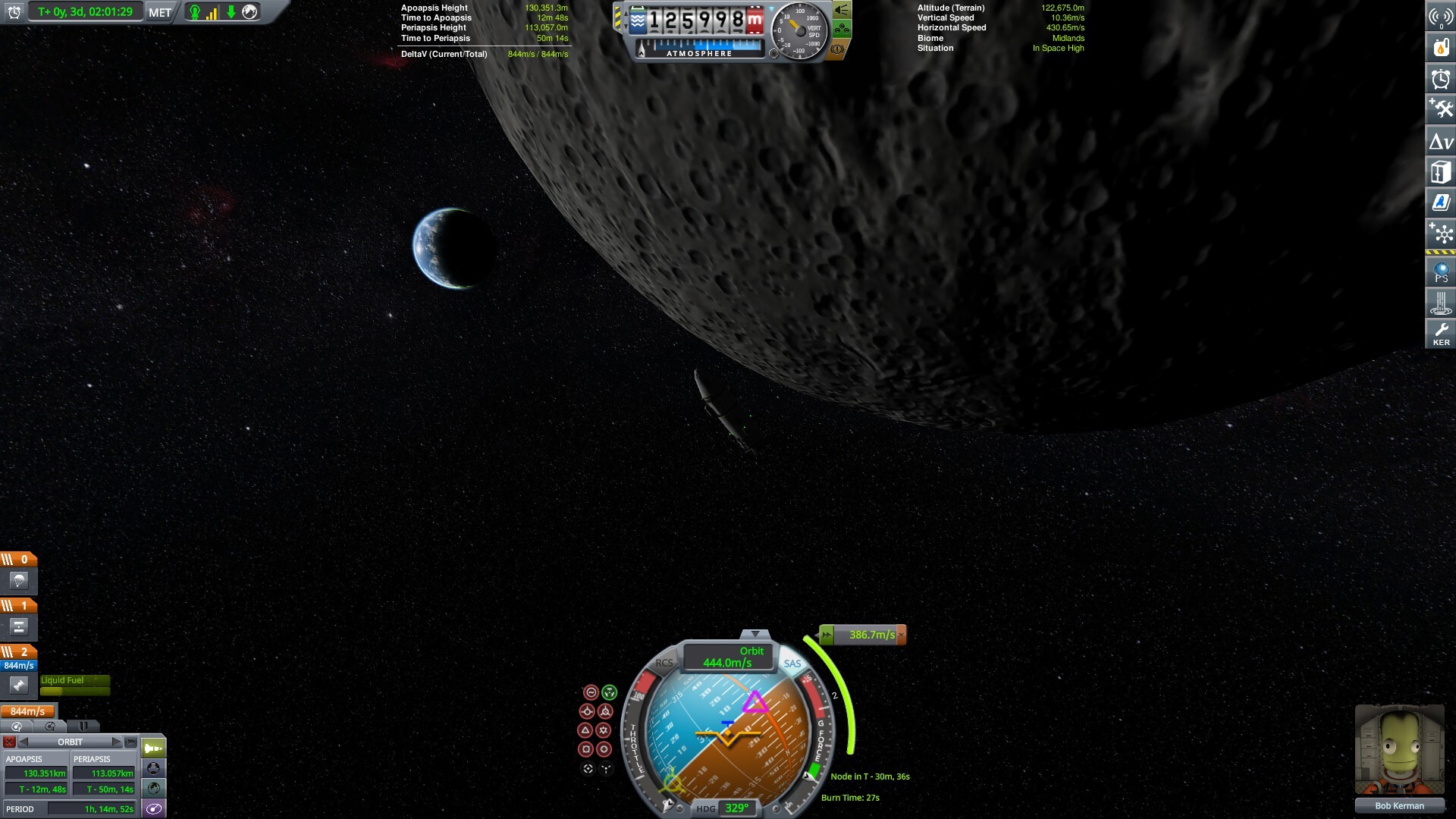Select Bob Kerman's crew portrait
The width and height of the screenshot is (1456, 819).
1399,751
